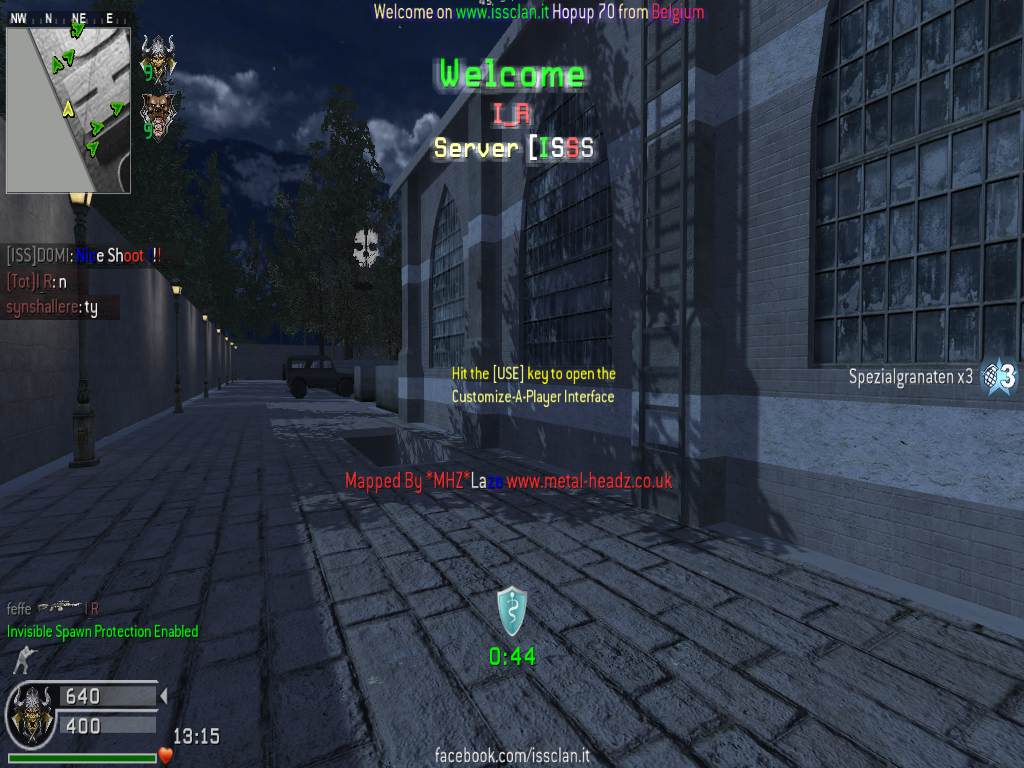The height and width of the screenshot is (768, 1024).
Task: Select the snarling beast emblem beside the minimap
Action: pyautogui.click(x=157, y=114)
